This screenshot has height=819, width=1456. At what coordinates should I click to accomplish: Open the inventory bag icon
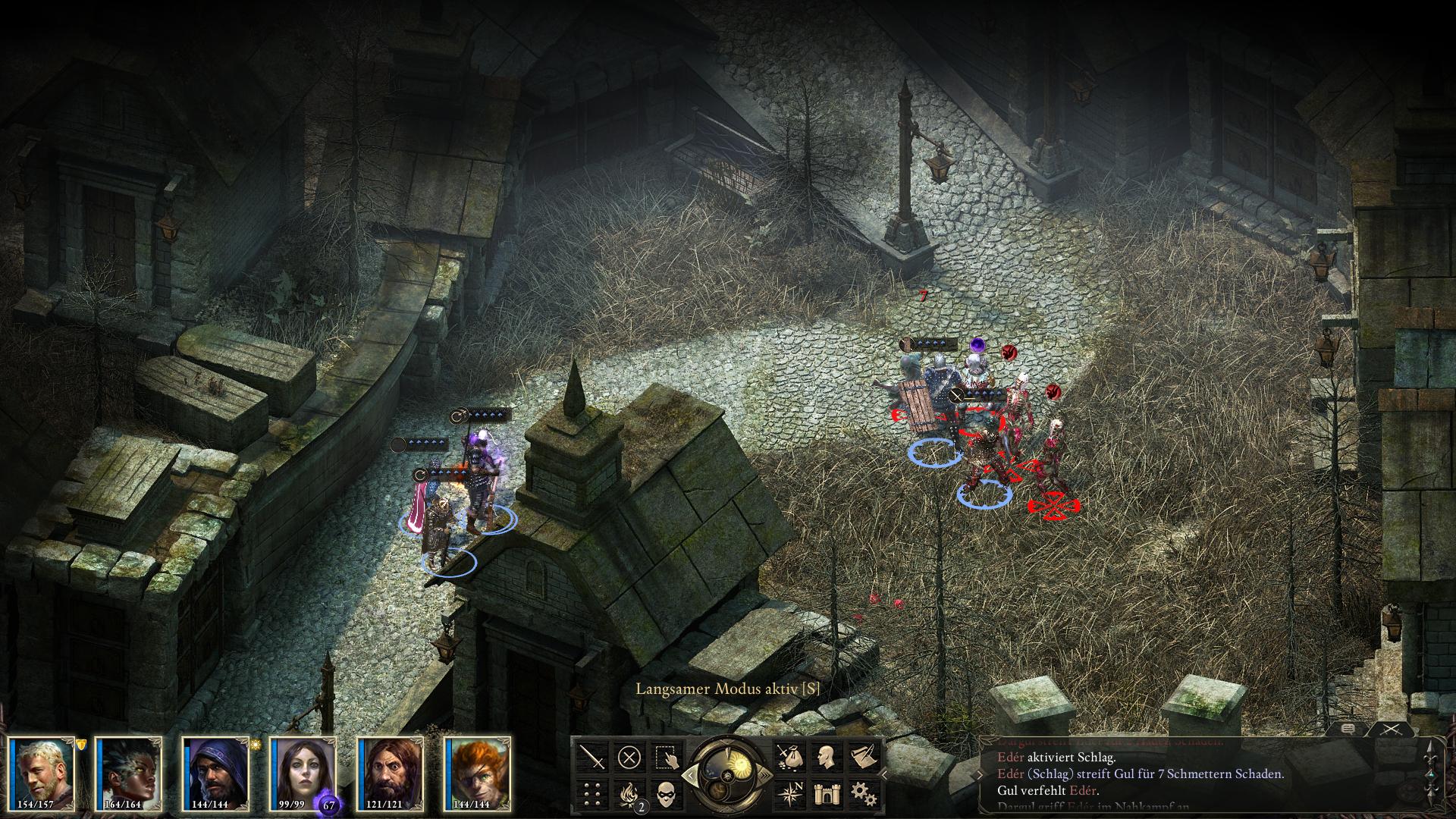[x=789, y=757]
